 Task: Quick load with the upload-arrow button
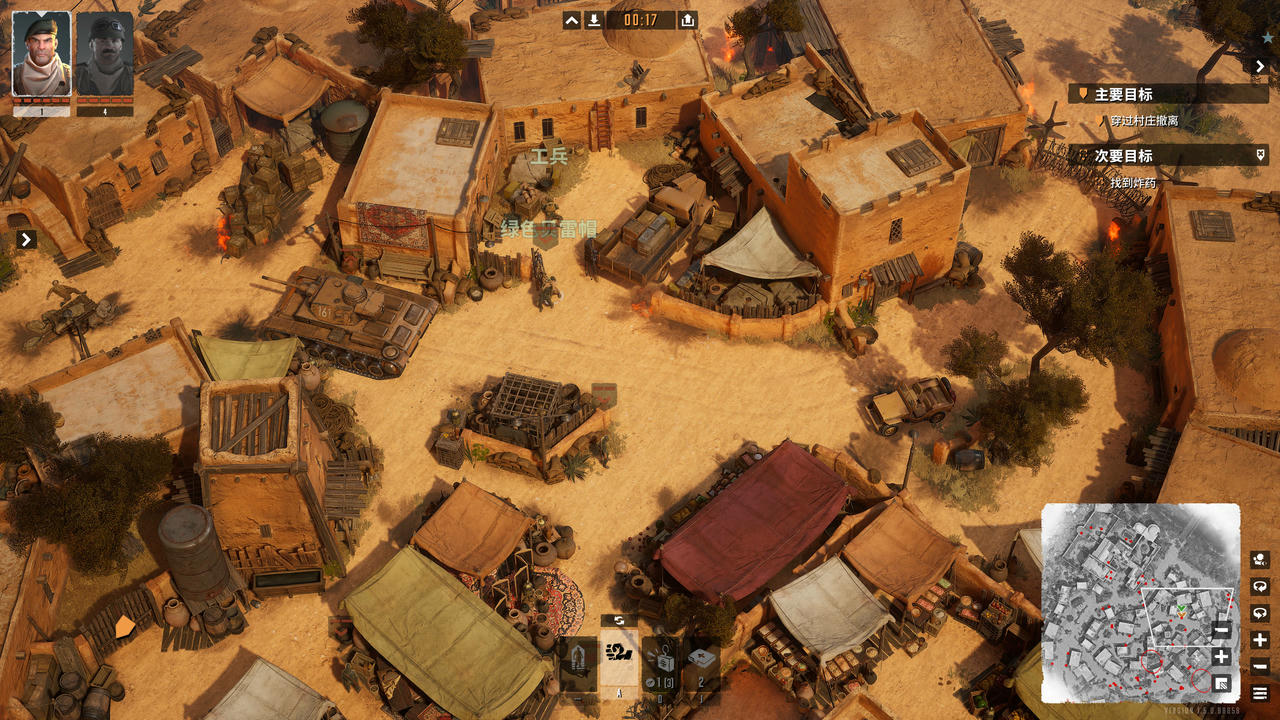688,20
